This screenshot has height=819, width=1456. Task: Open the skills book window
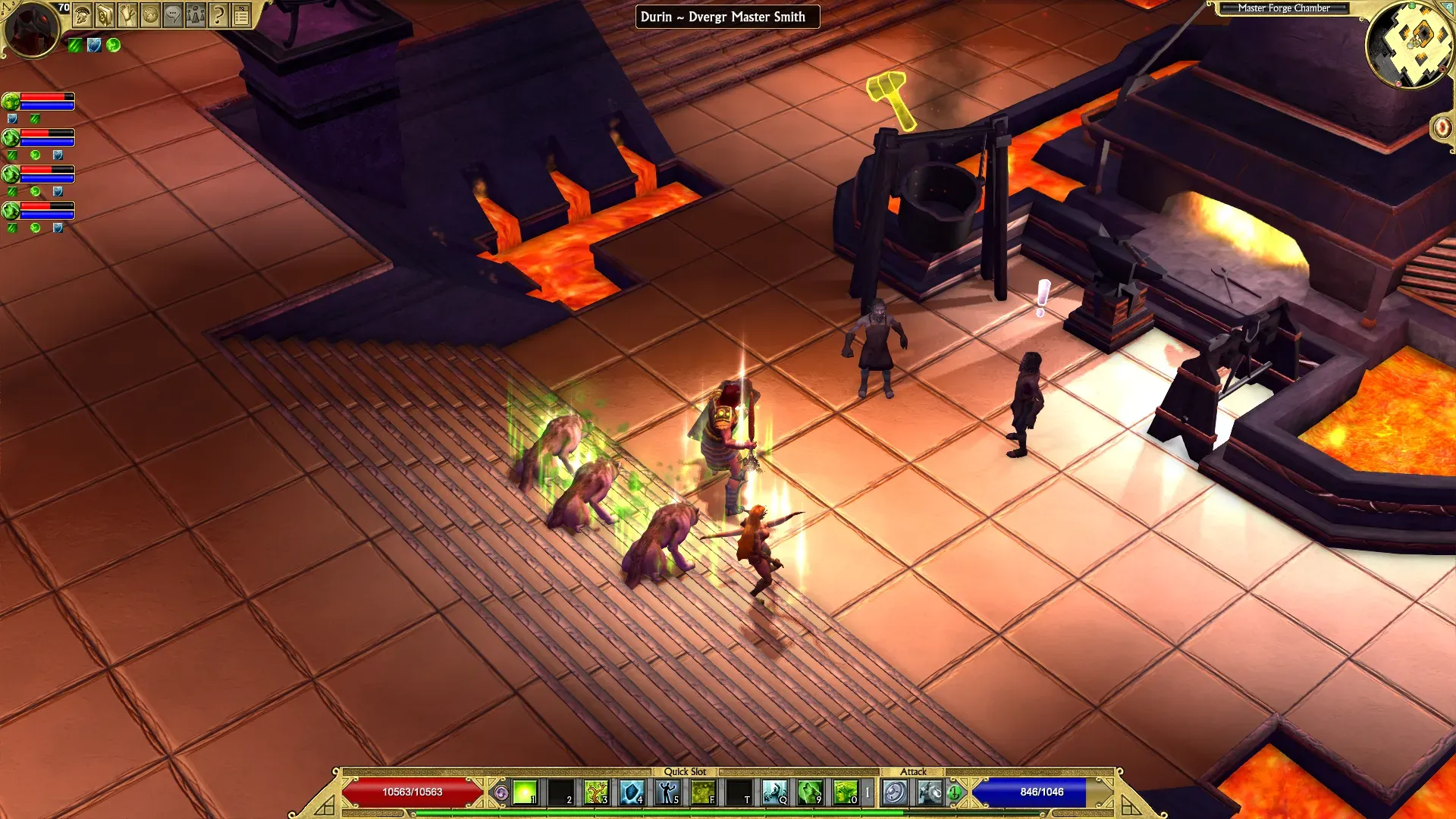[x=105, y=14]
